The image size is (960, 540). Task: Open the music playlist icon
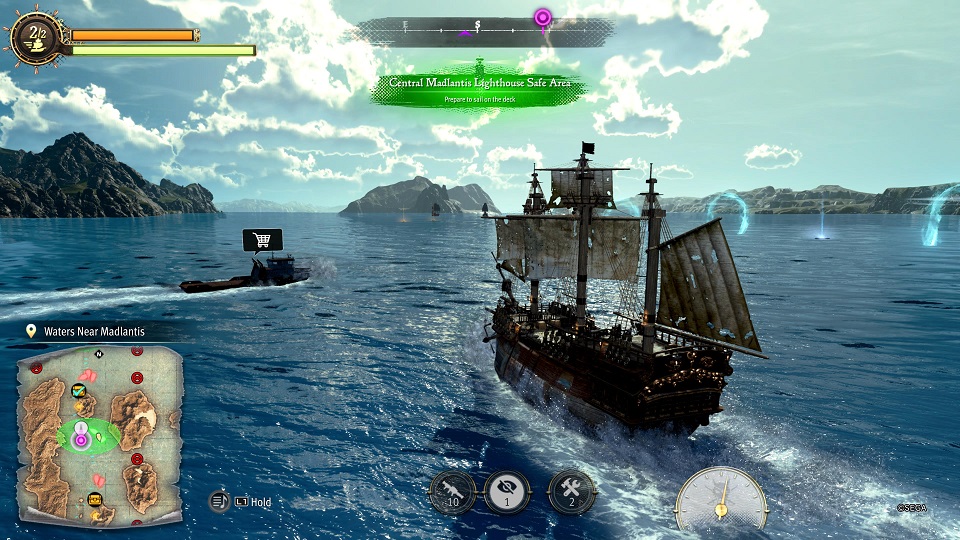[x=220, y=501]
